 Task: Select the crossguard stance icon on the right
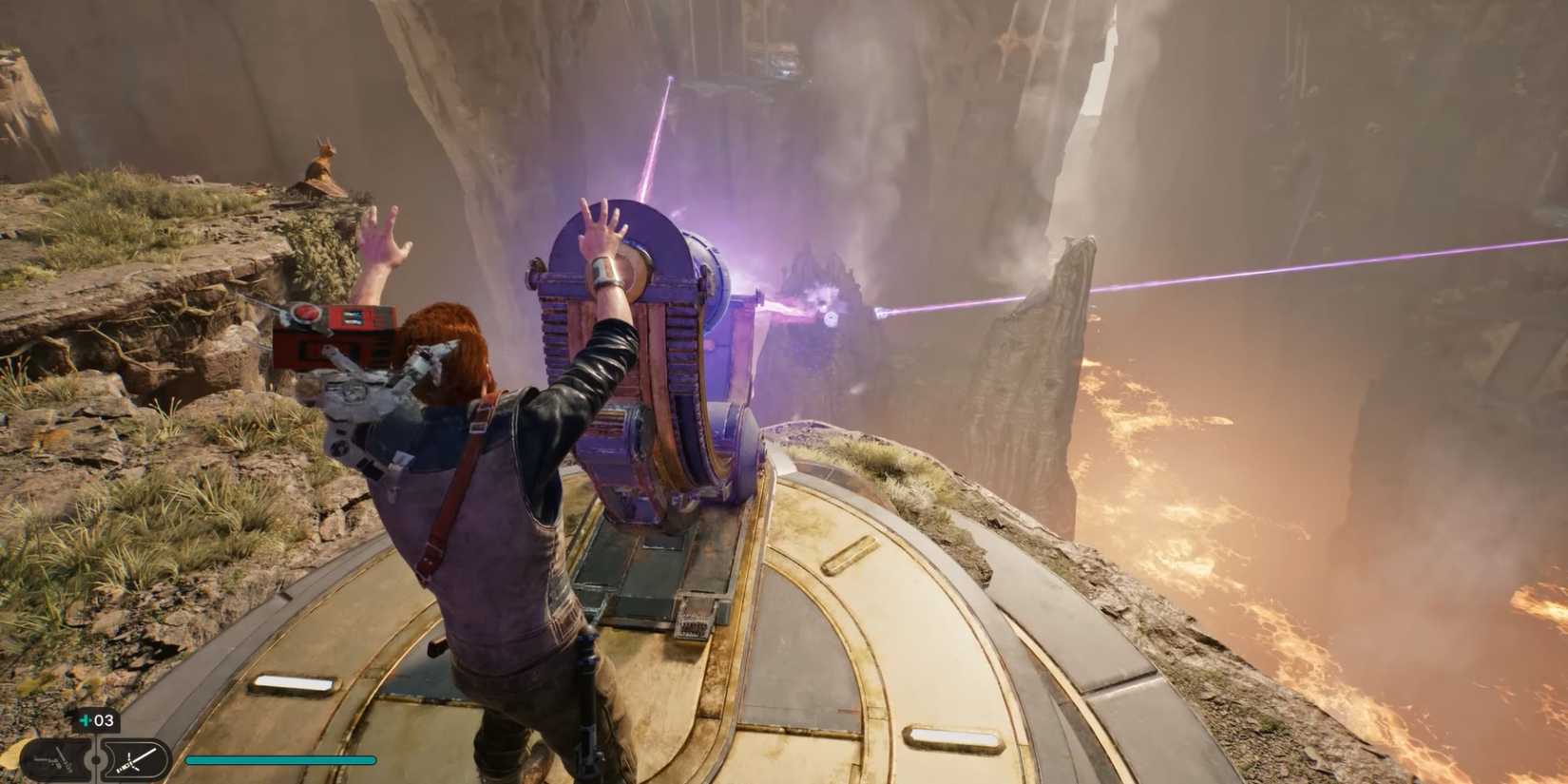pyautogui.click(x=133, y=758)
